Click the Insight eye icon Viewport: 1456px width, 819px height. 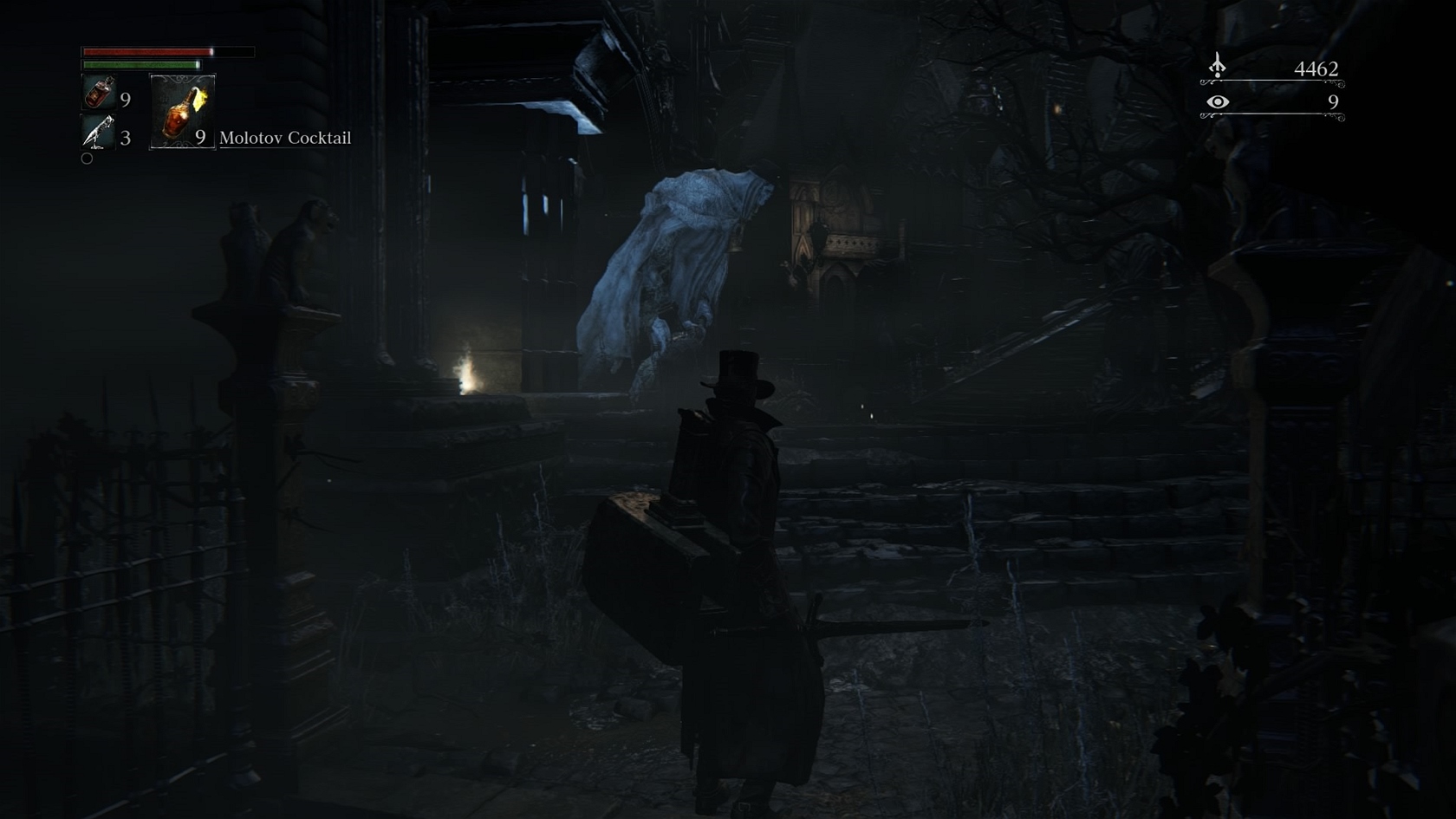click(1218, 102)
